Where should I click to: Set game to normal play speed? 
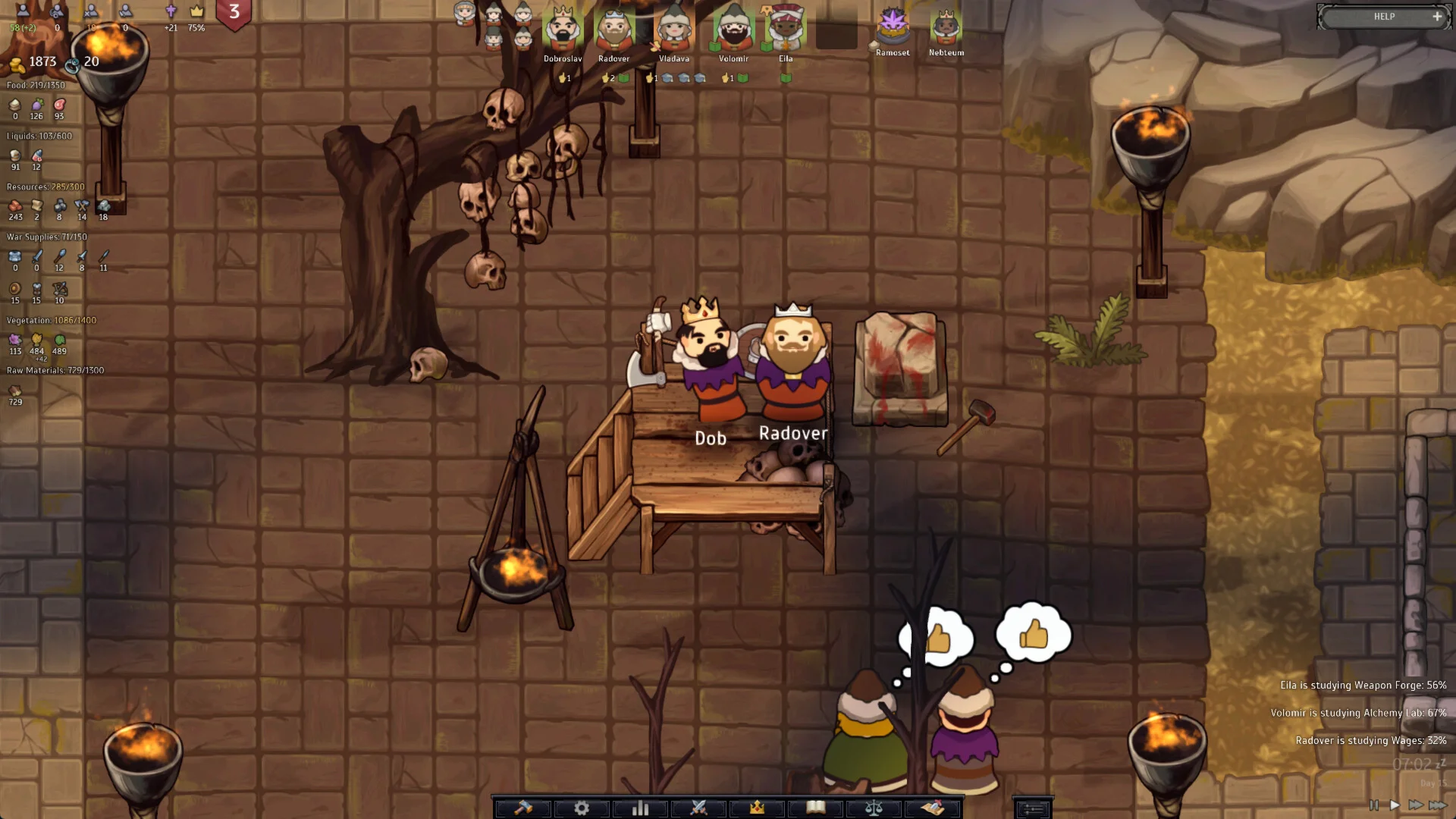(x=1395, y=805)
